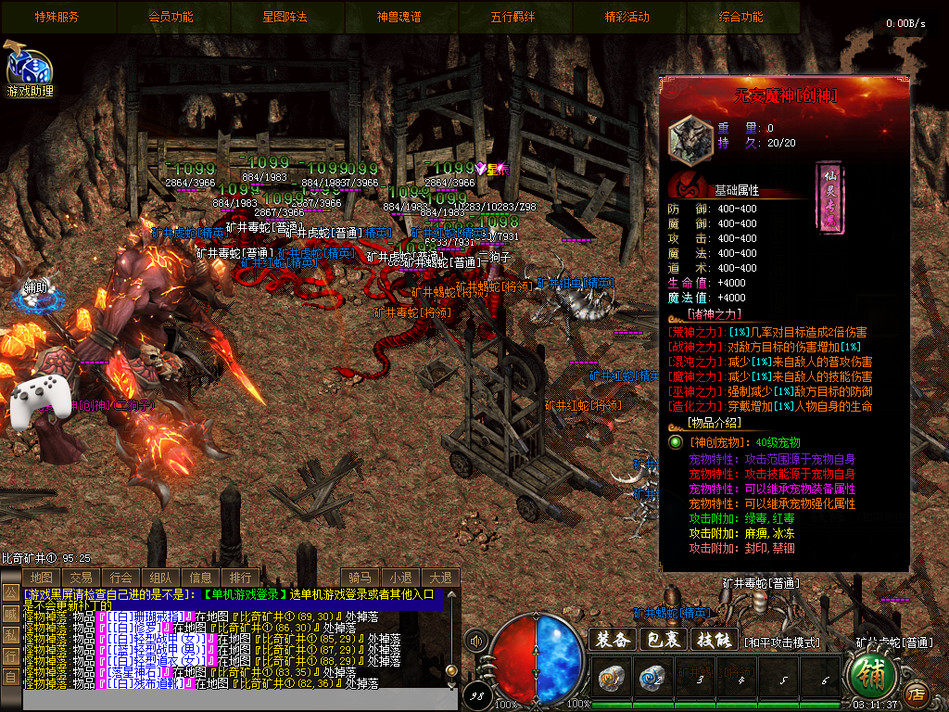Use the orange scroll in hotbar slot one
The image size is (949, 712).
tap(611, 678)
